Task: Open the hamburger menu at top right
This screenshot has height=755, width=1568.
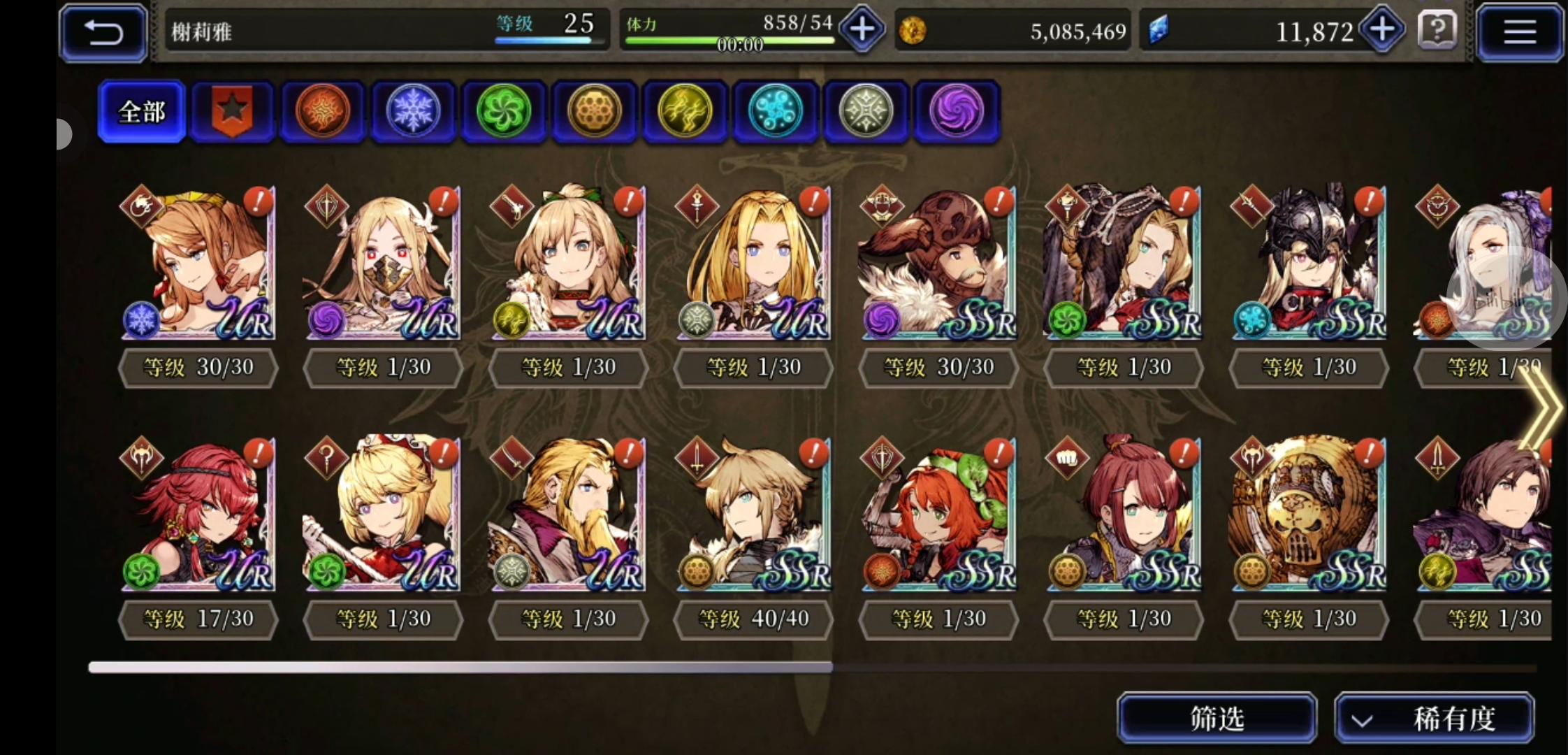Action: coord(1520,32)
